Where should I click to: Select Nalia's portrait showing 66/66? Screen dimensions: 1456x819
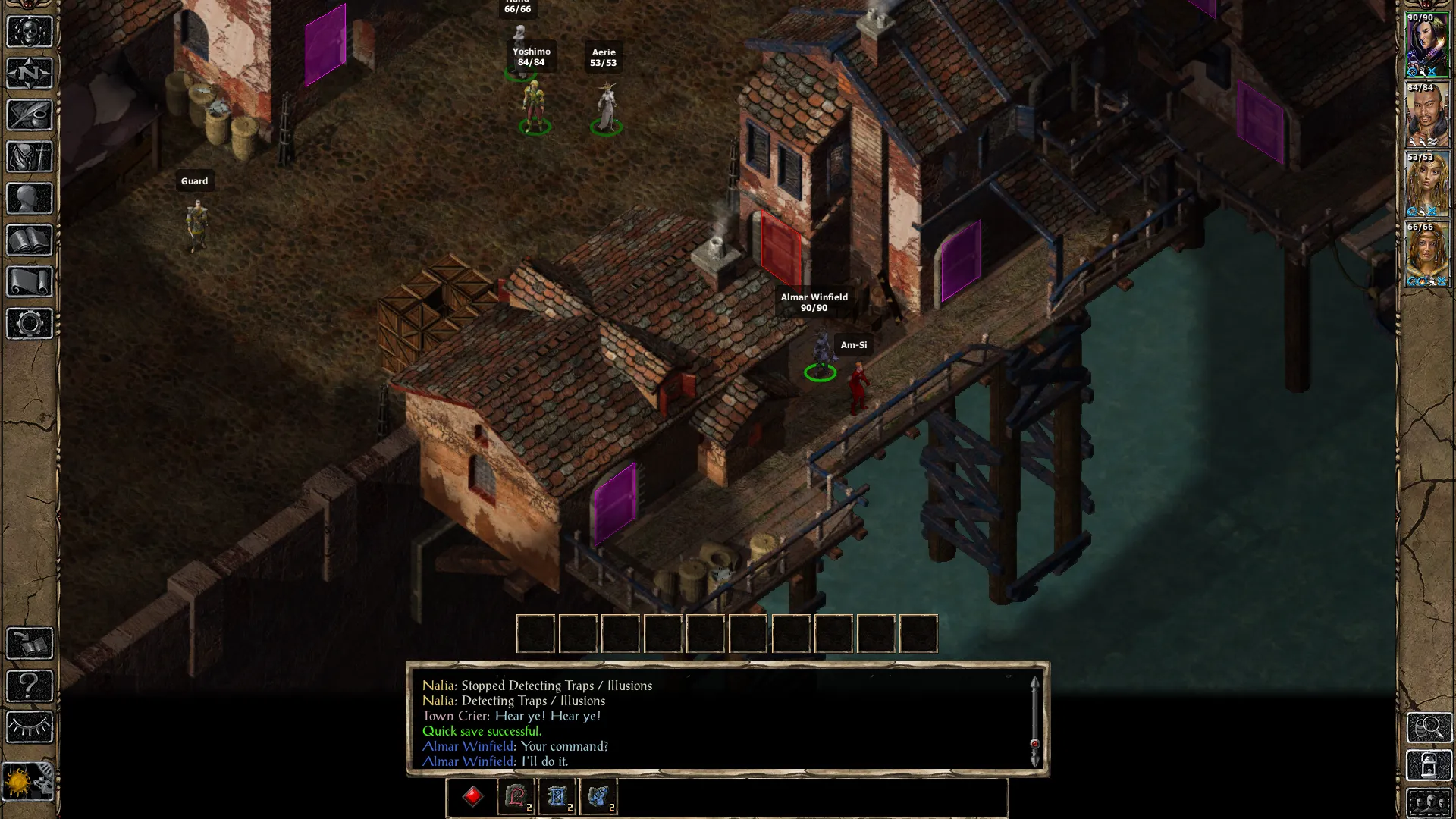[x=1427, y=255]
